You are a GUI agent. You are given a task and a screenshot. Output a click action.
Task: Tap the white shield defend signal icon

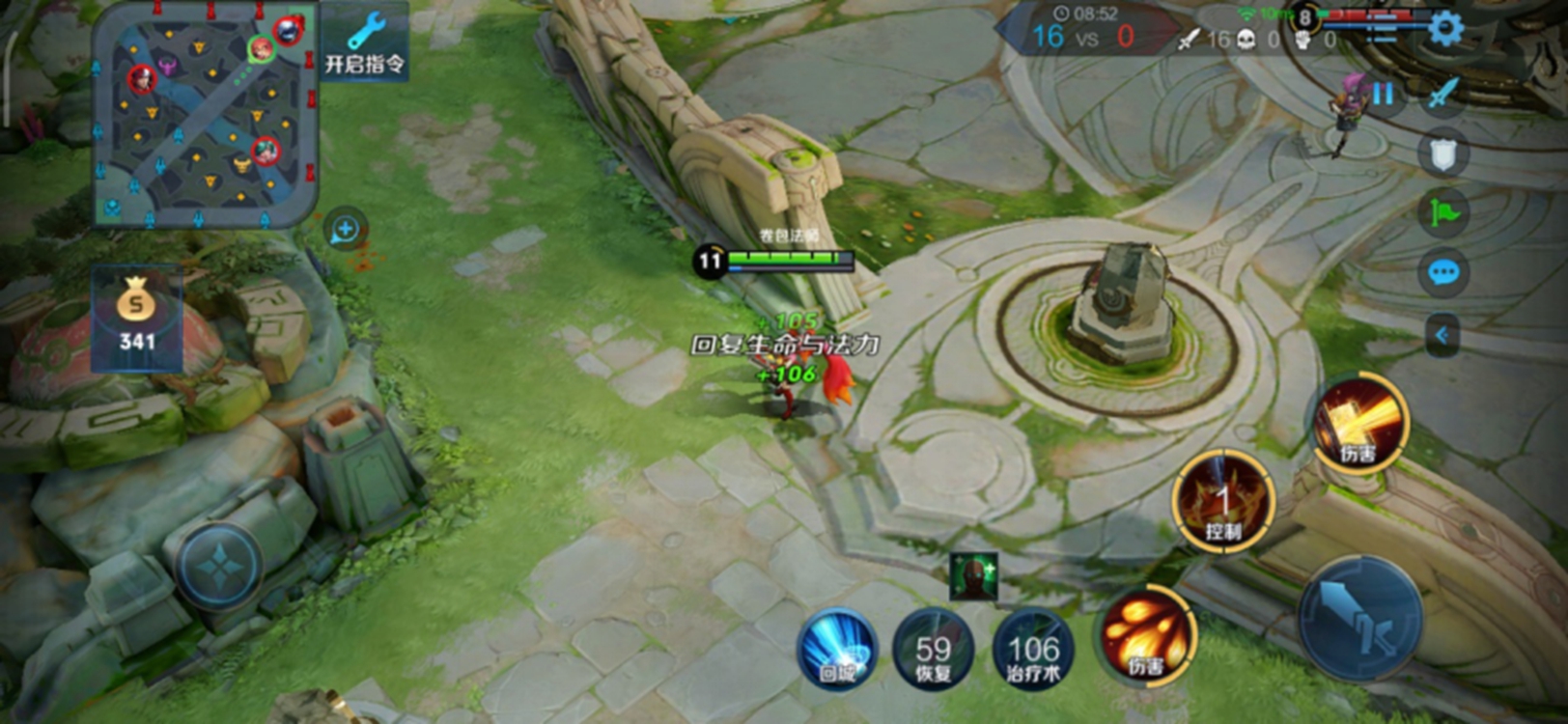[1442, 153]
